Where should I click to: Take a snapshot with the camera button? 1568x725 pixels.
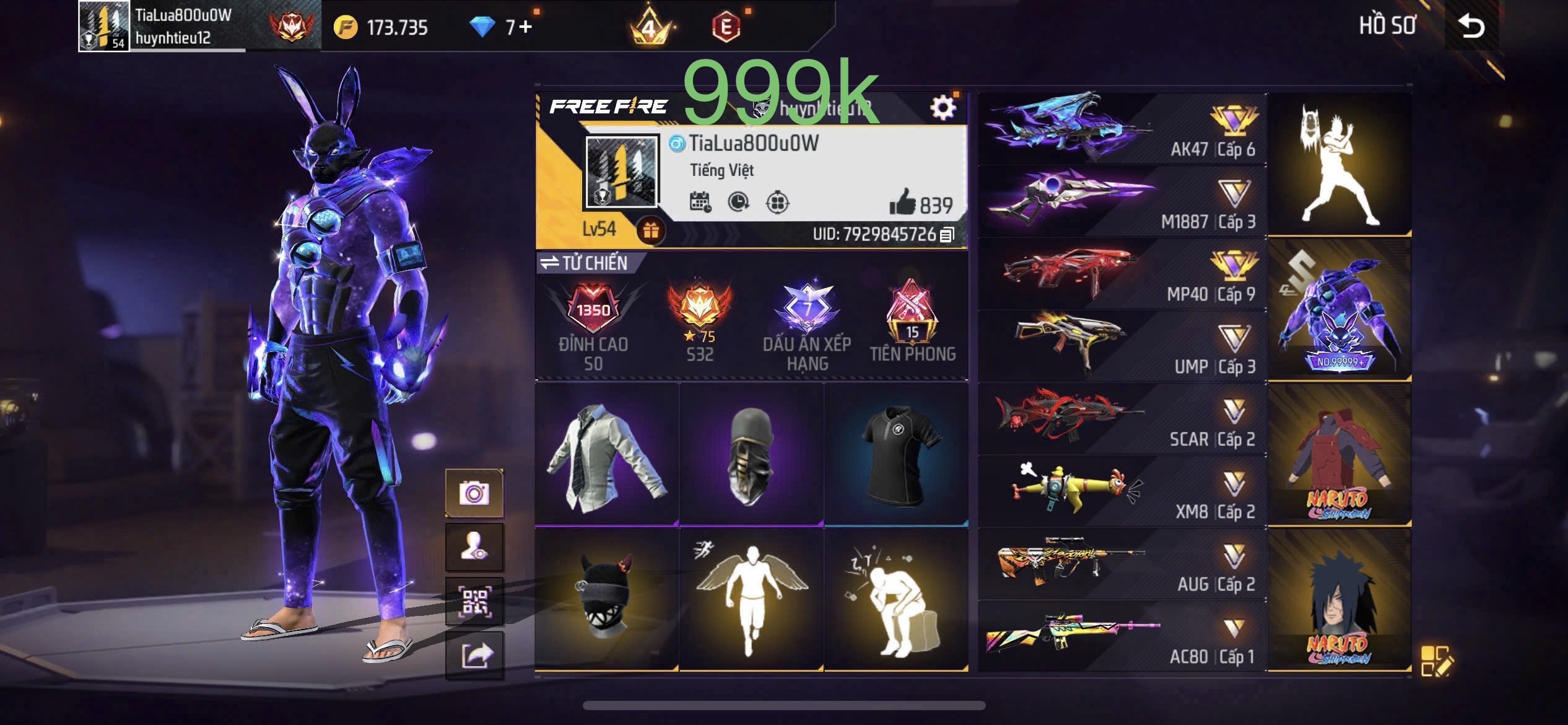coord(474,493)
